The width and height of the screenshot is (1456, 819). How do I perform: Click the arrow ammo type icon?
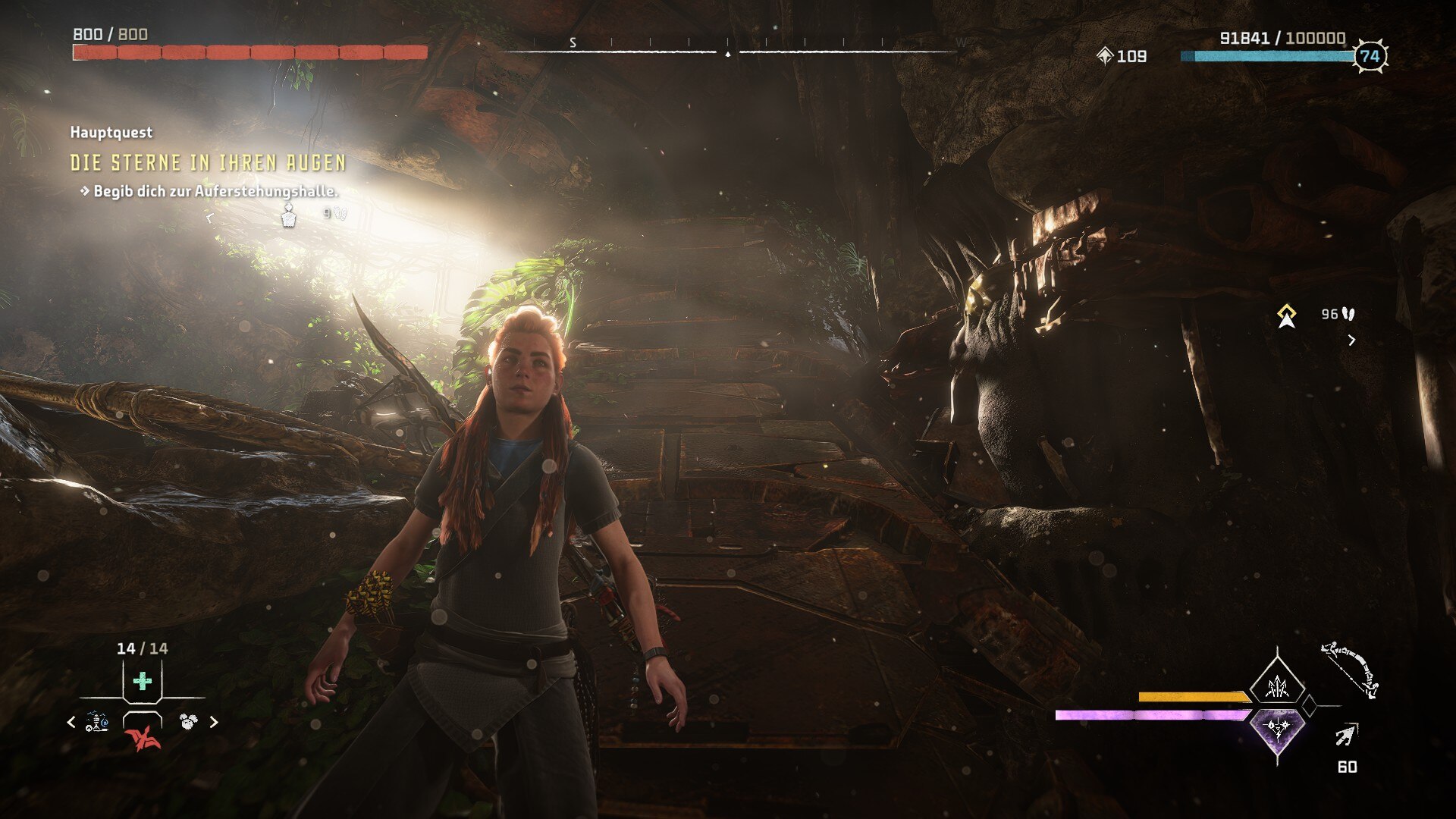[1347, 735]
